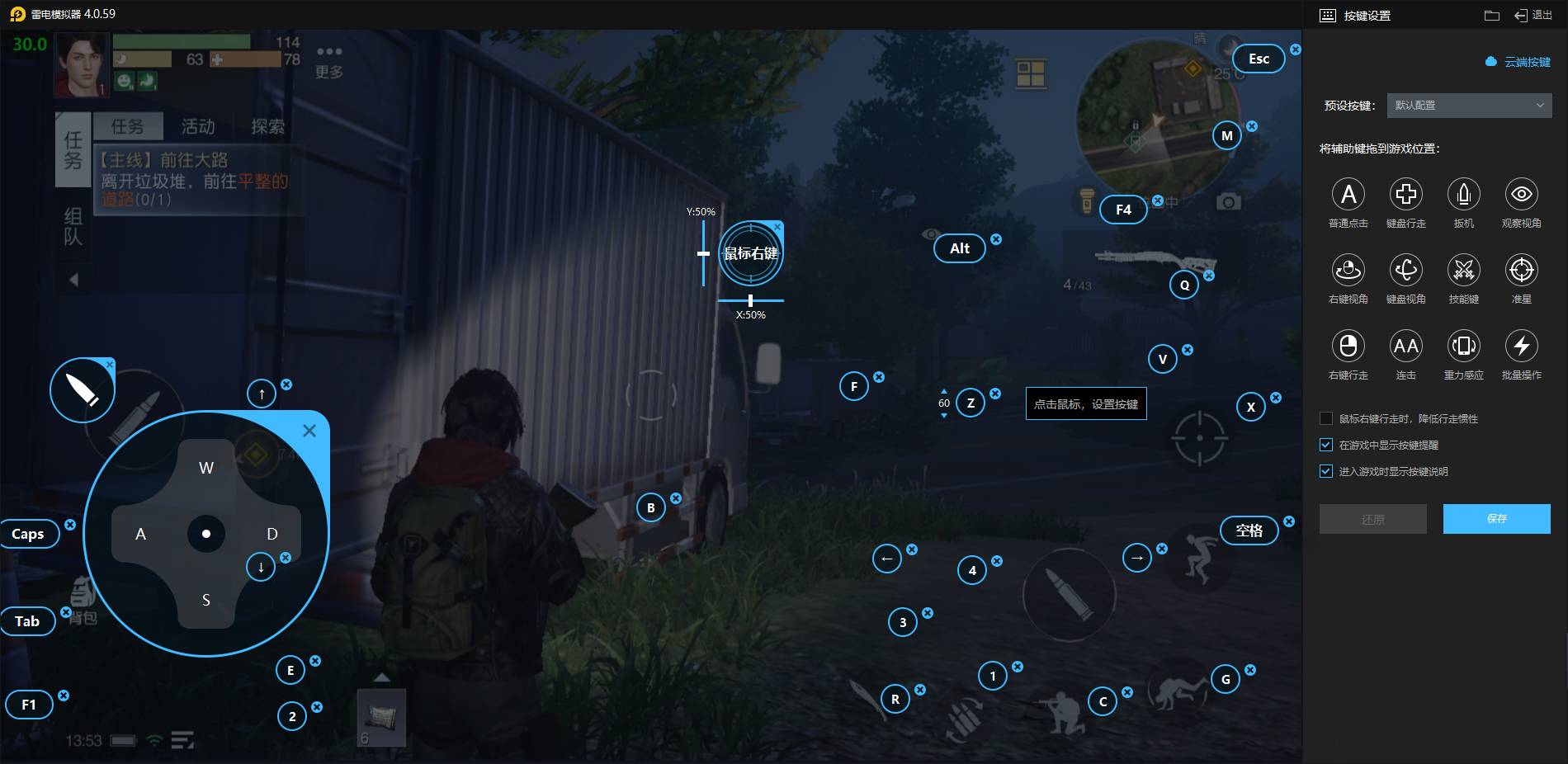Viewport: 1568px width, 764px height.
Task: Exit key settings via 退出
Action: [x=1534, y=15]
